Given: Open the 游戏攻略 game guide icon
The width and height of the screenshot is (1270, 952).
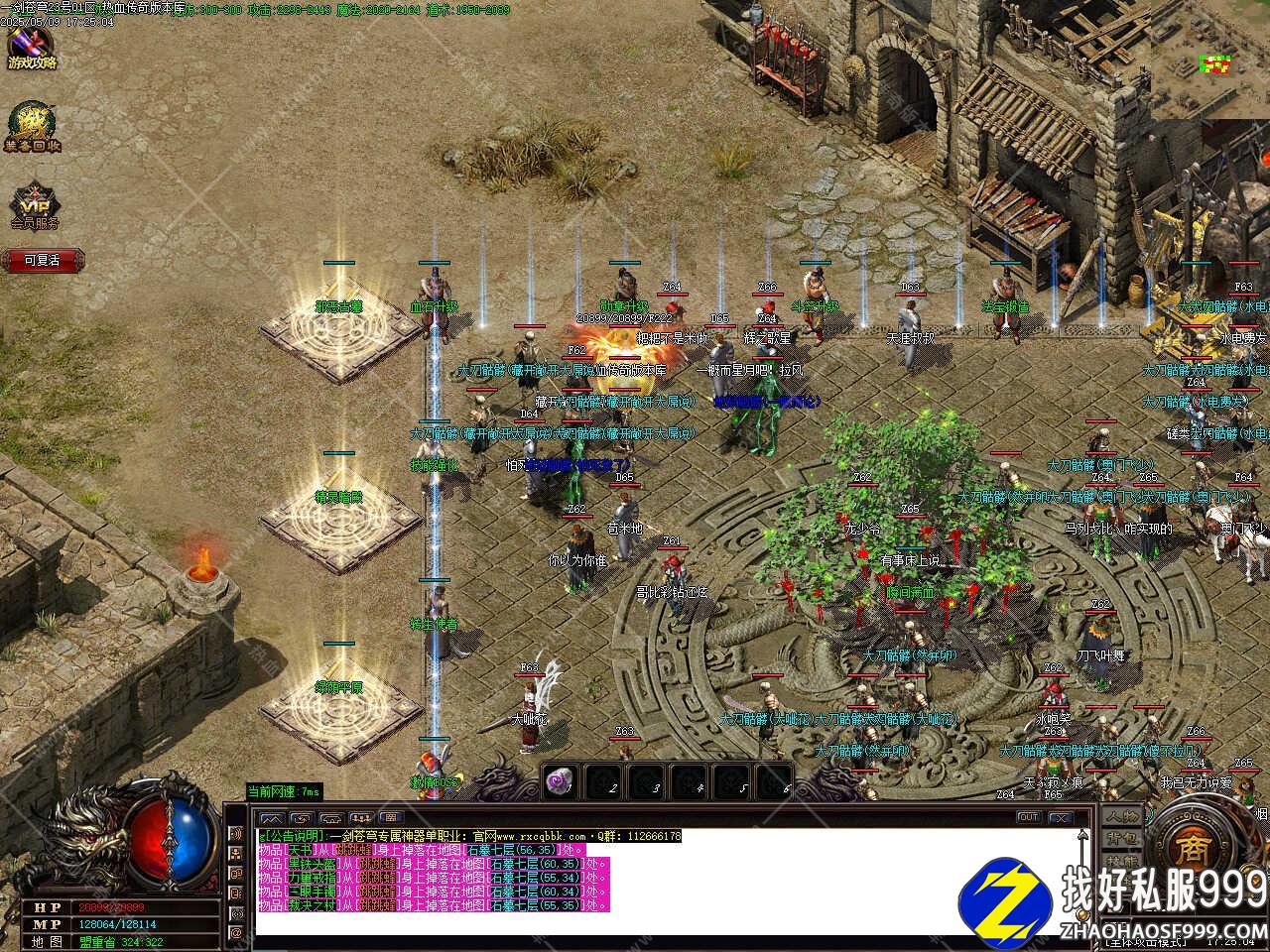Looking at the screenshot, I should [x=32, y=48].
